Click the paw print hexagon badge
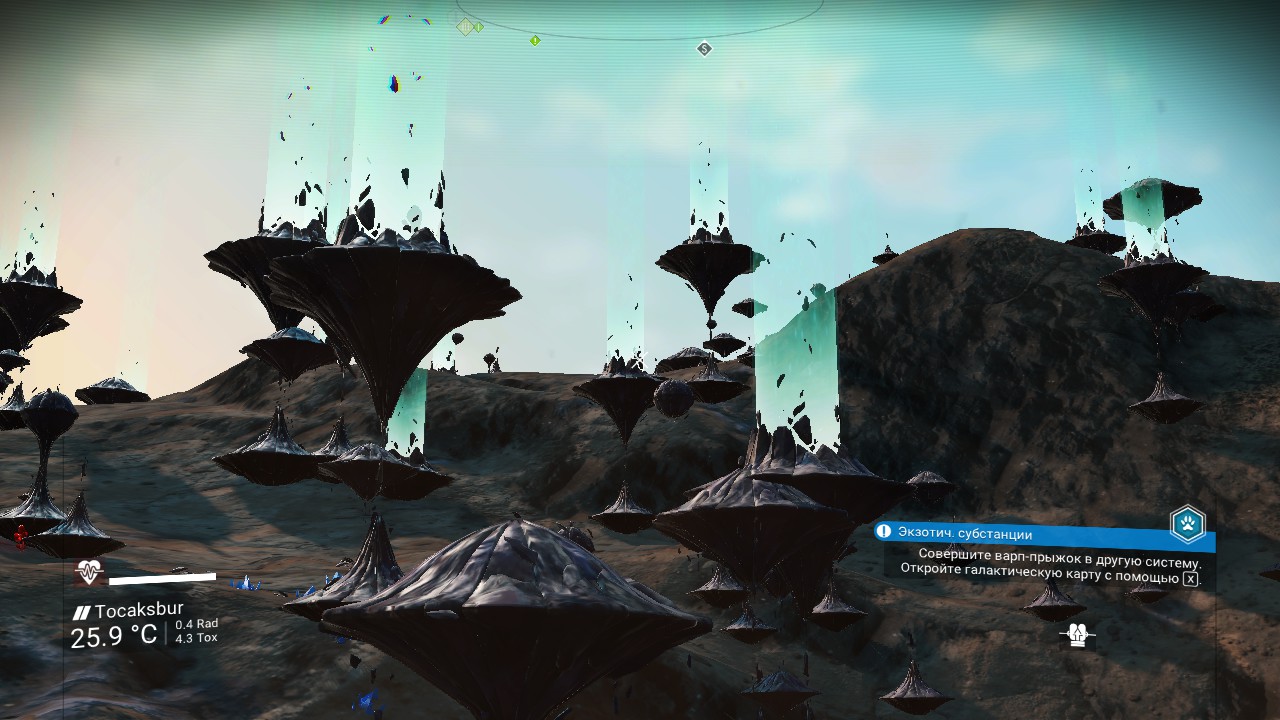The image size is (1280, 720). click(1188, 524)
